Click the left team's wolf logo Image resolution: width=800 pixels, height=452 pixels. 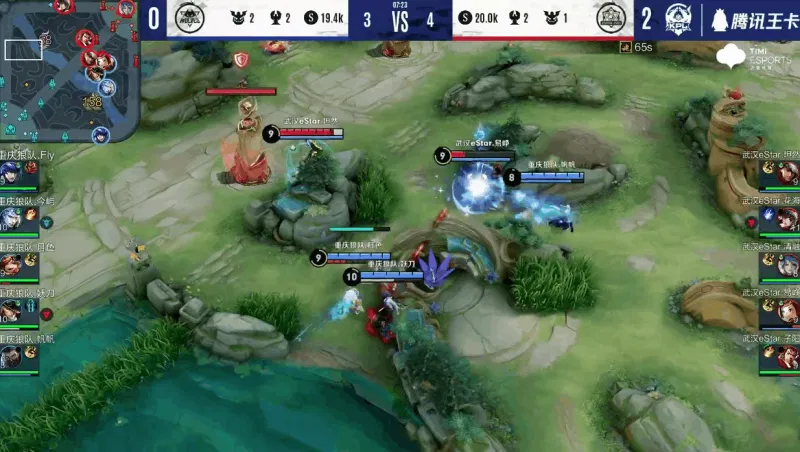coord(189,18)
